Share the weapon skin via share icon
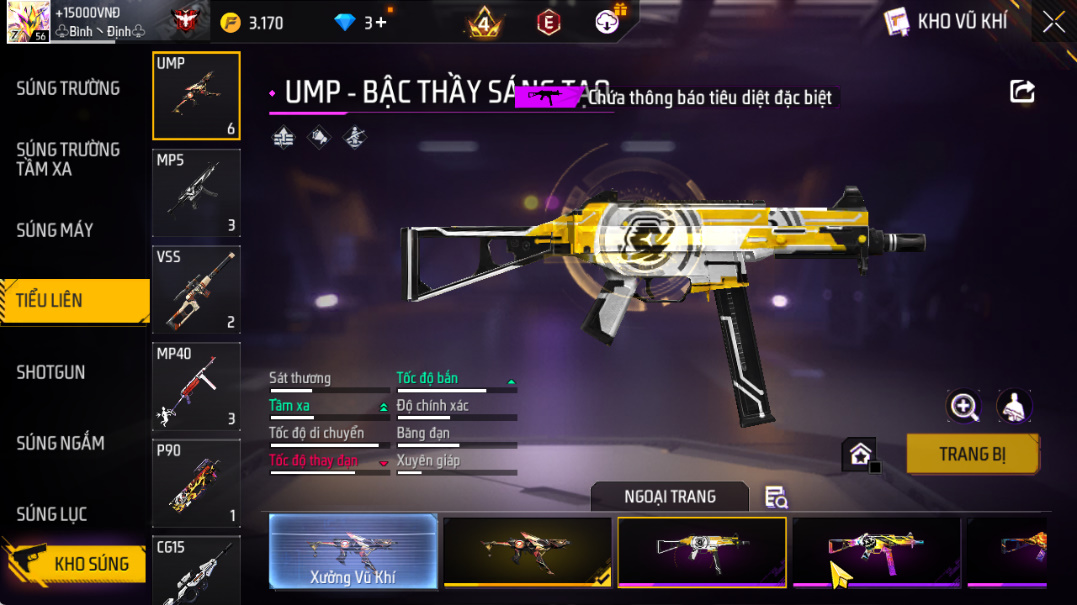 (x=1022, y=92)
